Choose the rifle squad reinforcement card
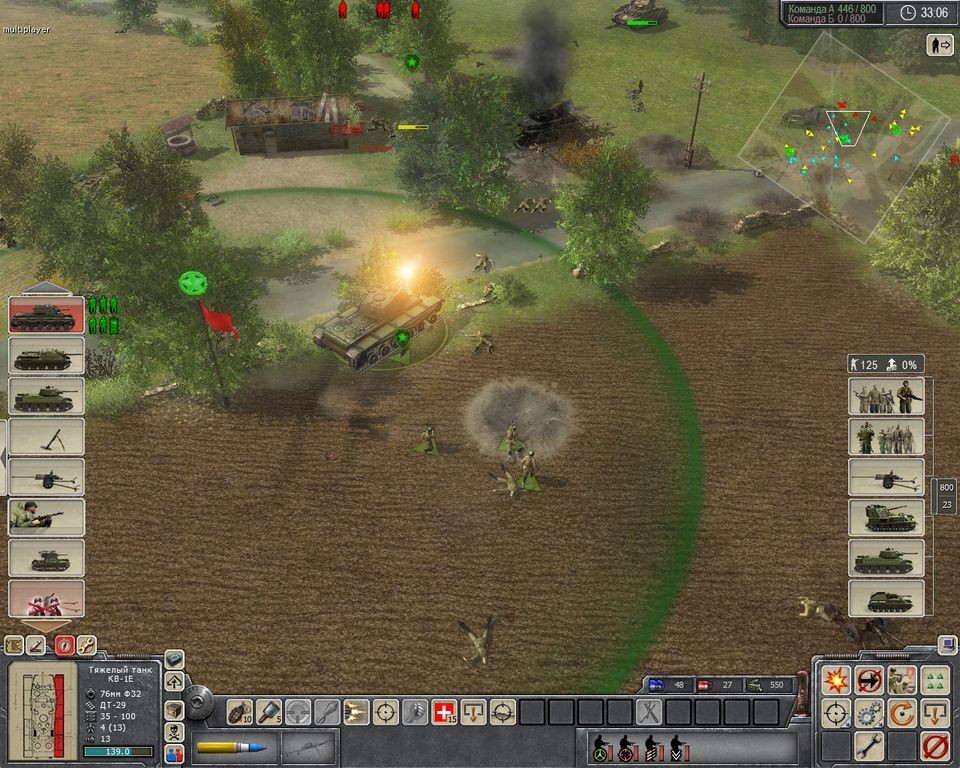The width and height of the screenshot is (960, 768). pos(885,396)
